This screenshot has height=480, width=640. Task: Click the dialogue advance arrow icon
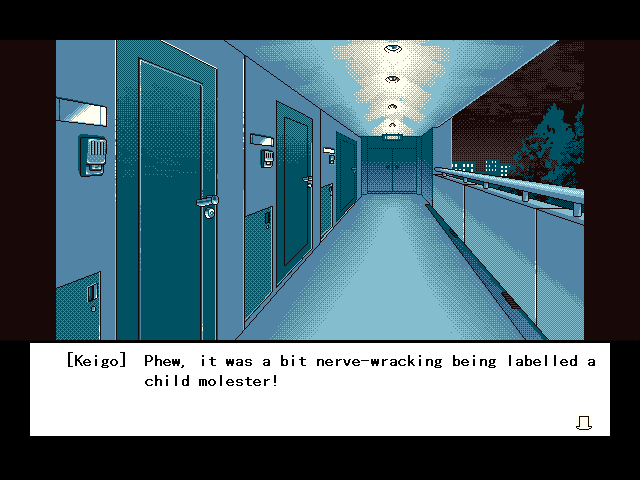(x=584, y=423)
